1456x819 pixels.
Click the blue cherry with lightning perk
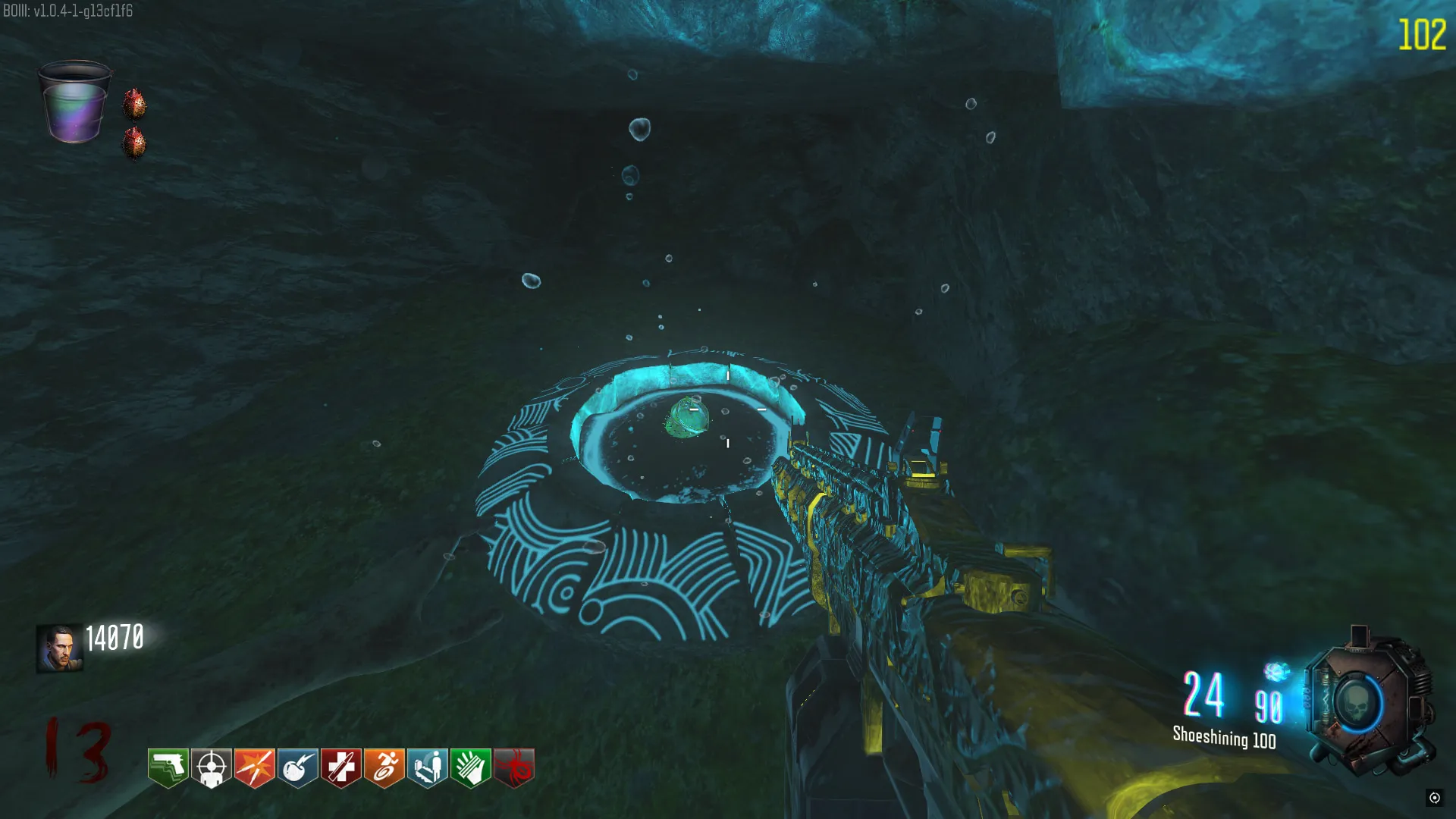click(297, 767)
